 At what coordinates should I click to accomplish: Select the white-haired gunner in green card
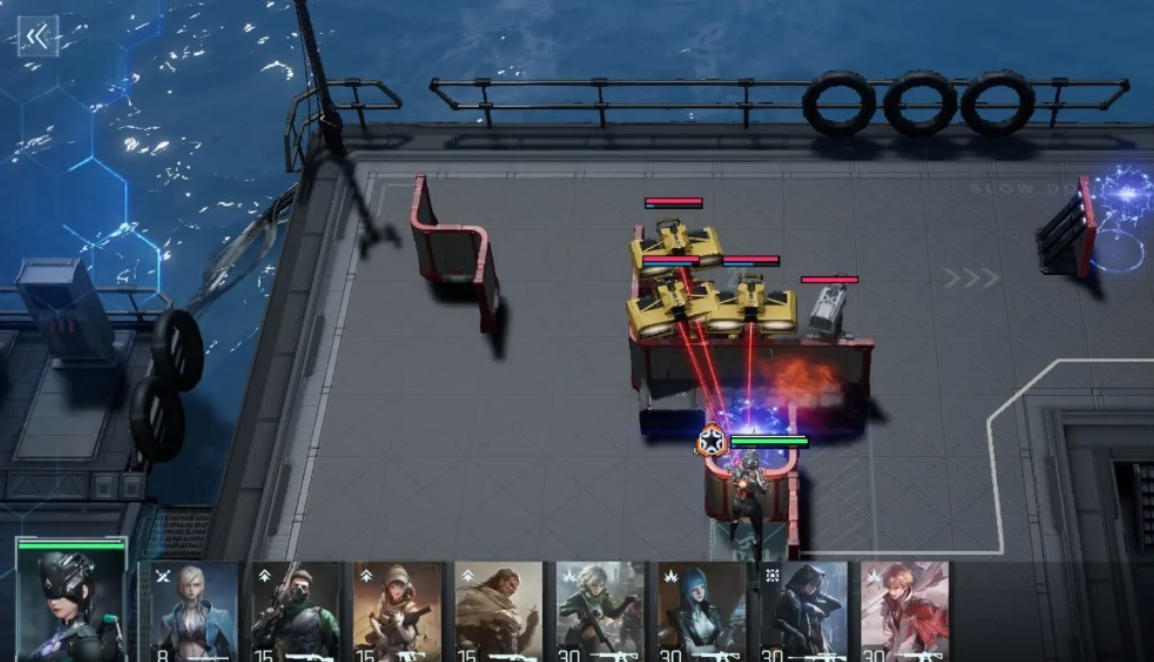601,612
